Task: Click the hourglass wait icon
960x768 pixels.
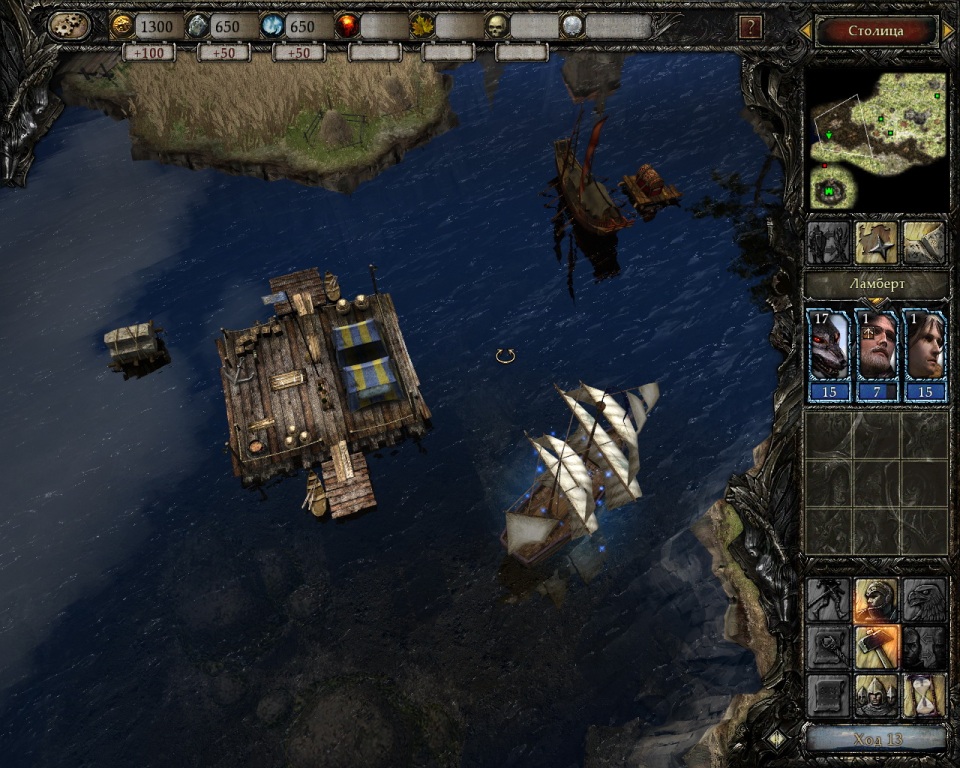Action: pos(925,696)
